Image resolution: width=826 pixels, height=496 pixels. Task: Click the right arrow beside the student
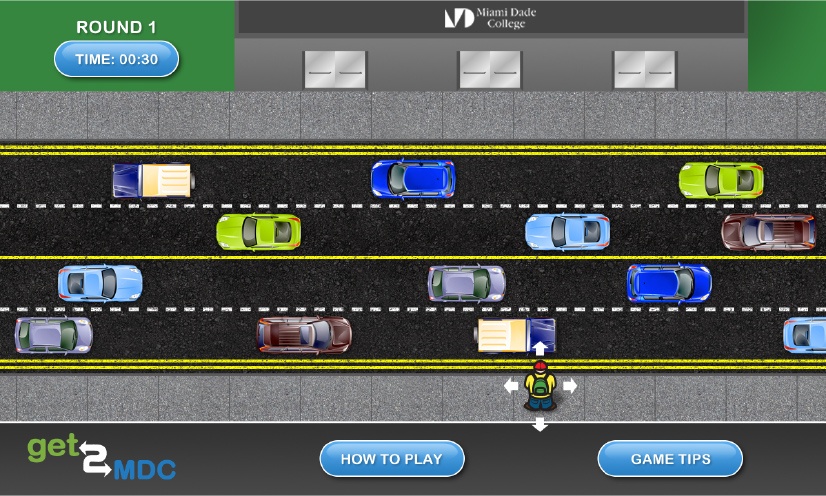click(x=569, y=385)
